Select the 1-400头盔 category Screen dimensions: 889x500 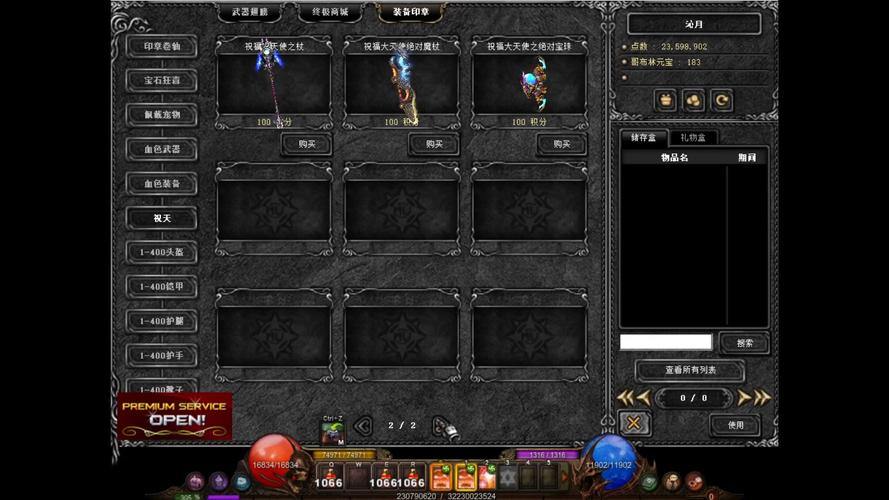coord(161,253)
